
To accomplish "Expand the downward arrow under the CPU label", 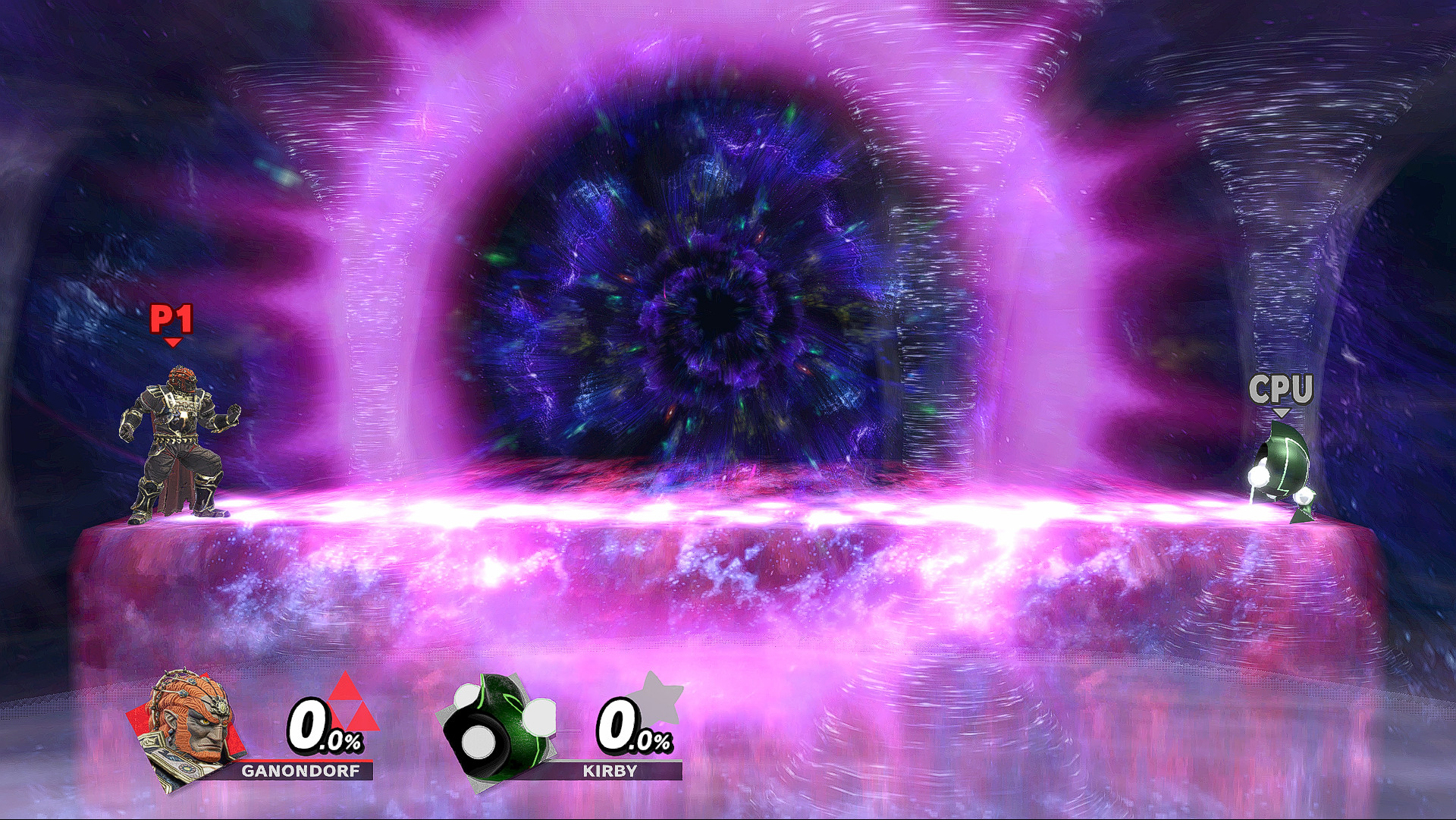I will click(1283, 413).
